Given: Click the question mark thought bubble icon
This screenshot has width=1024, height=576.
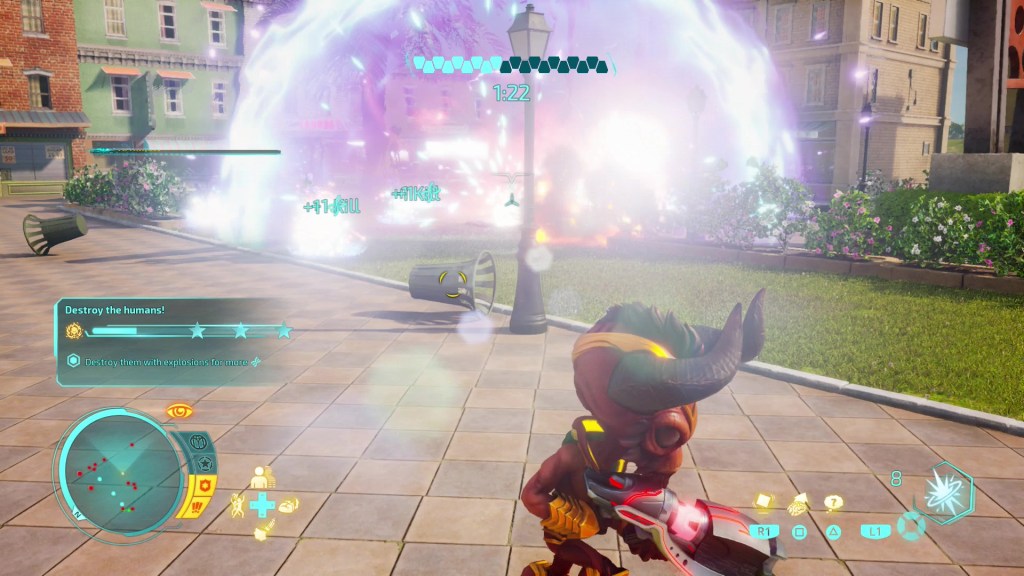Looking at the screenshot, I should pos(833,503).
